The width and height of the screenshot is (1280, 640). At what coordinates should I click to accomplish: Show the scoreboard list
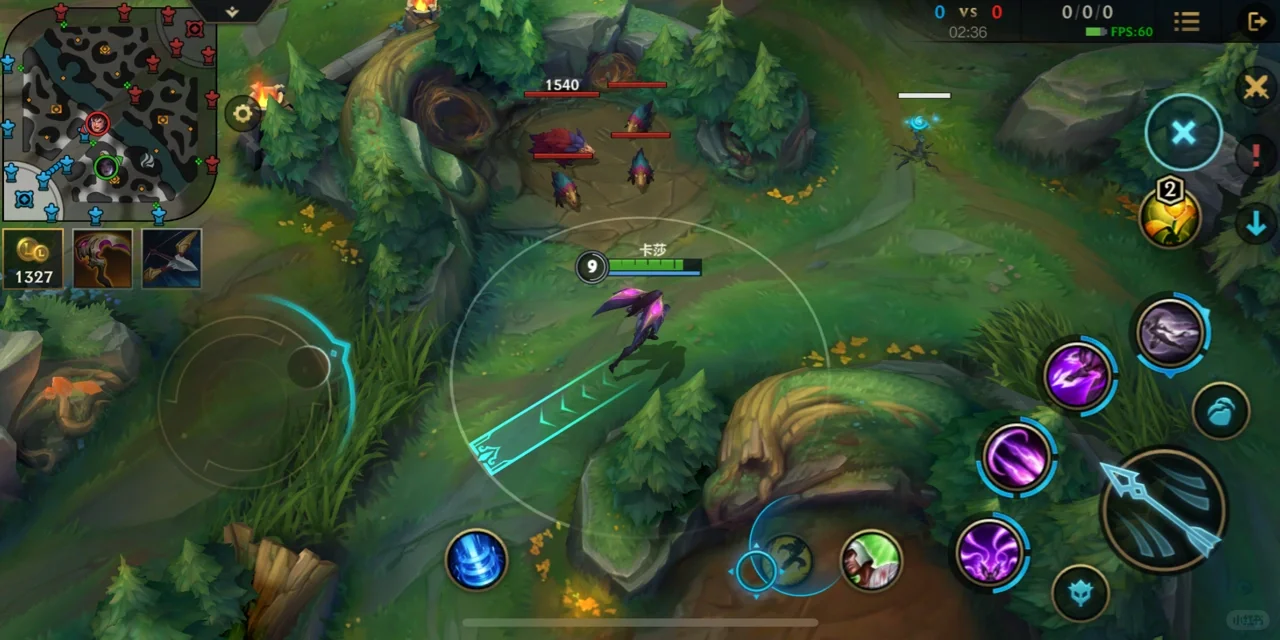[1187, 21]
